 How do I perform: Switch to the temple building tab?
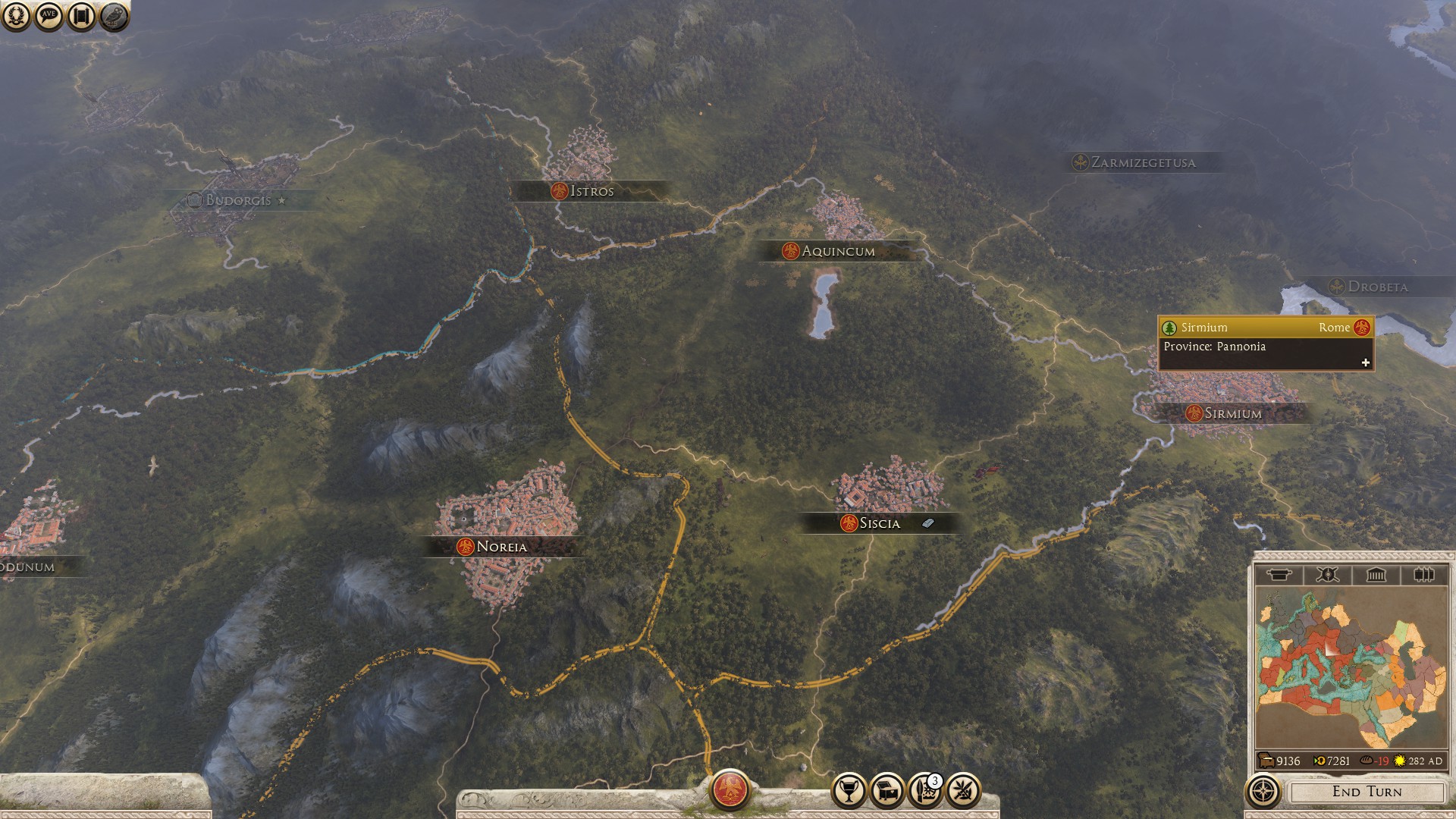click(x=1376, y=575)
